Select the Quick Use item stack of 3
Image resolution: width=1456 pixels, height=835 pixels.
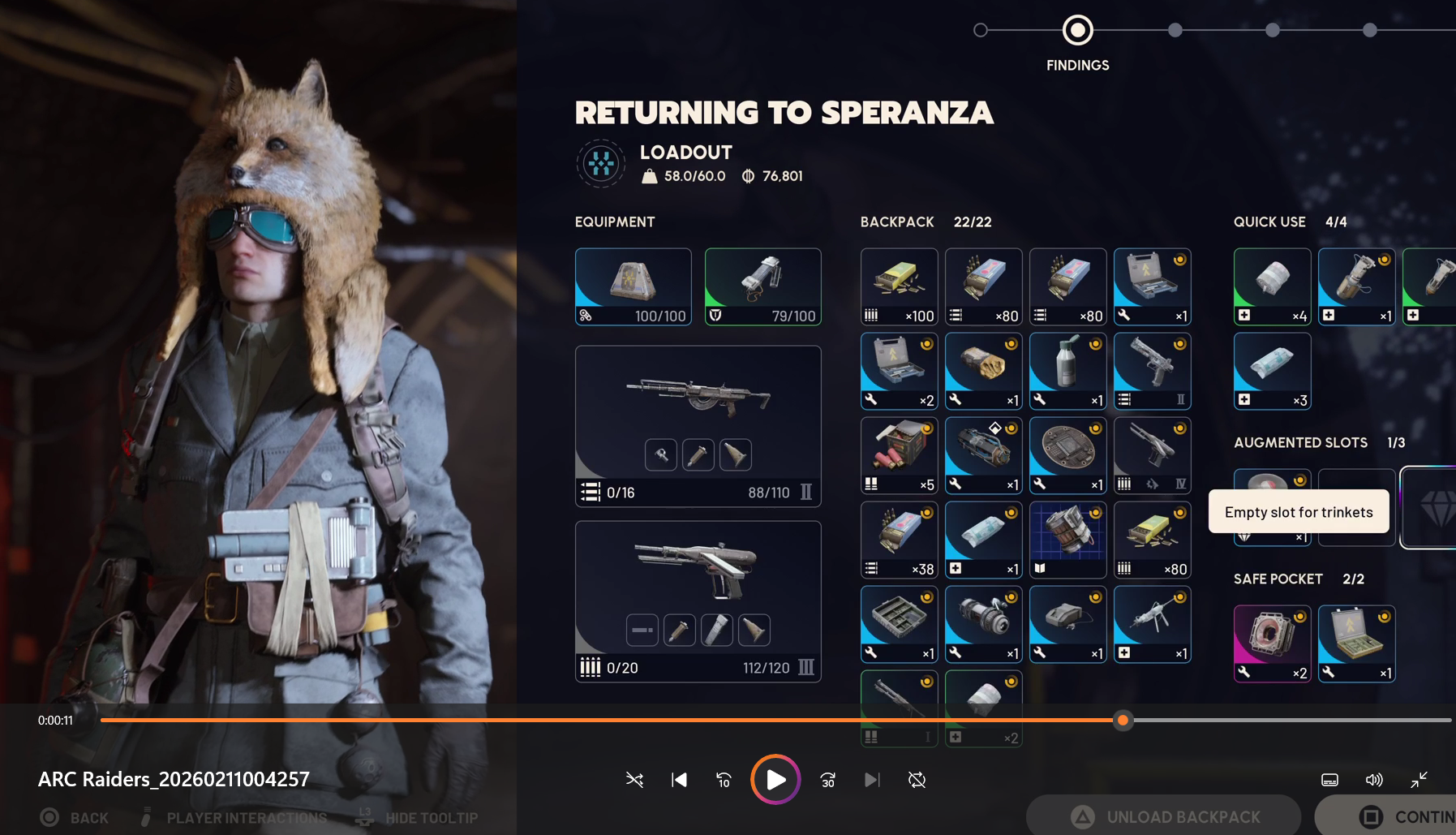click(x=1272, y=371)
